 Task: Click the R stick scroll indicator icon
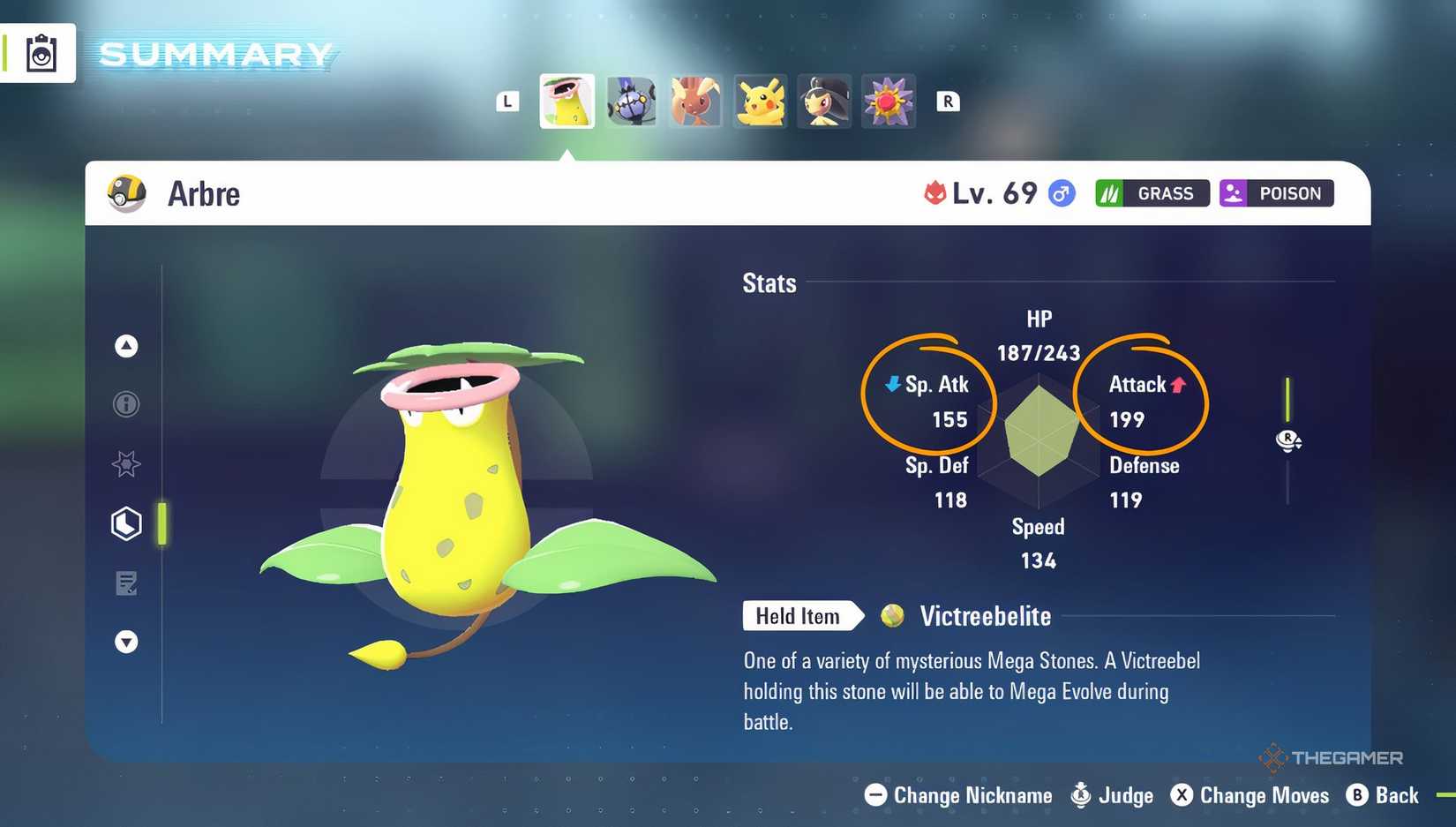(x=1289, y=440)
